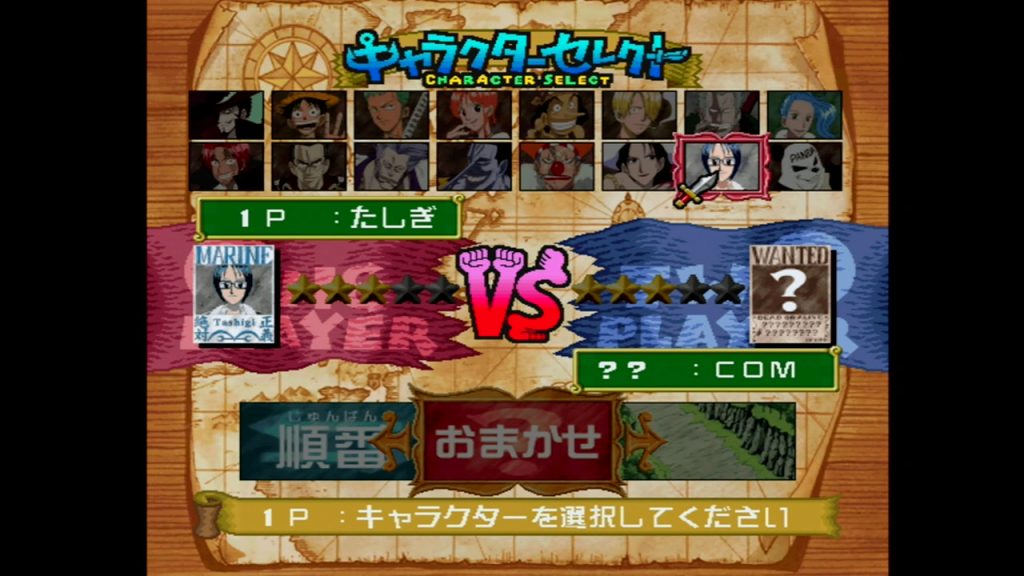Choose Don Krieg's portrait
This screenshot has height=576, width=1024.
click(x=392, y=166)
